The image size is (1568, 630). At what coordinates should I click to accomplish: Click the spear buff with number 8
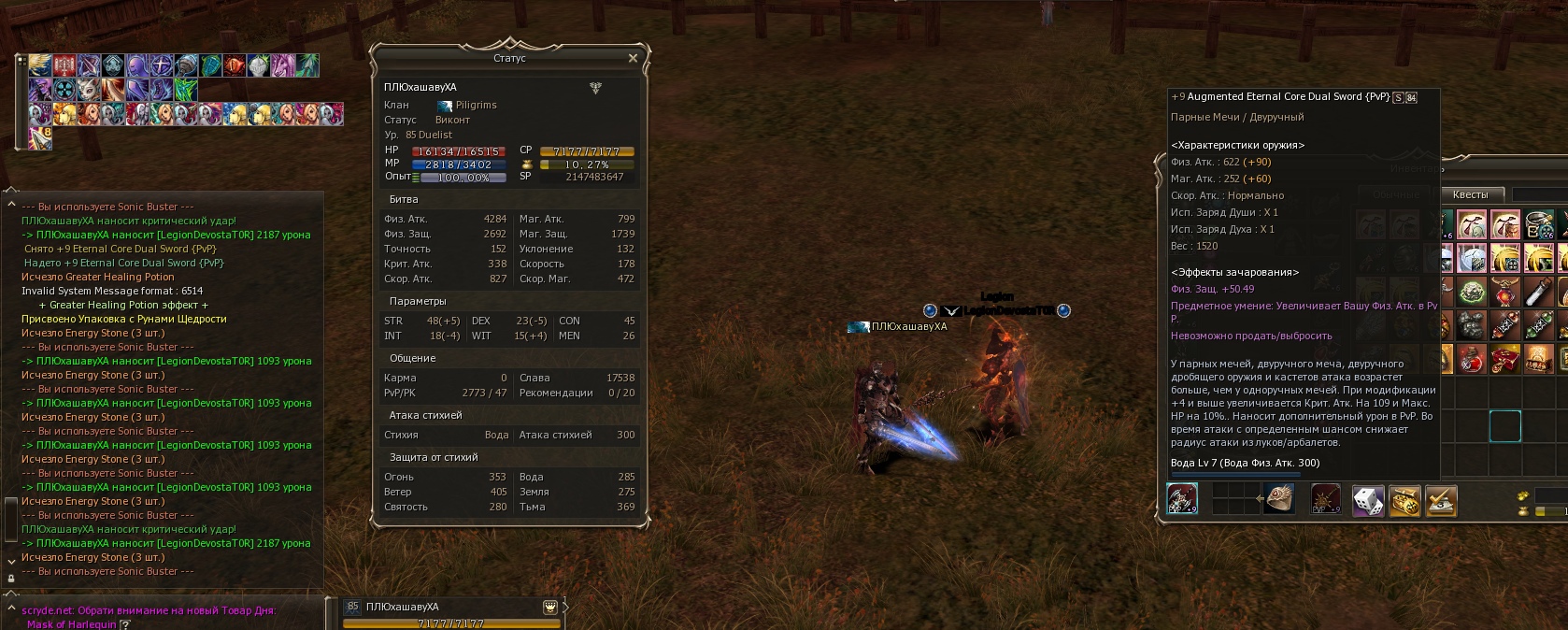click(x=41, y=137)
